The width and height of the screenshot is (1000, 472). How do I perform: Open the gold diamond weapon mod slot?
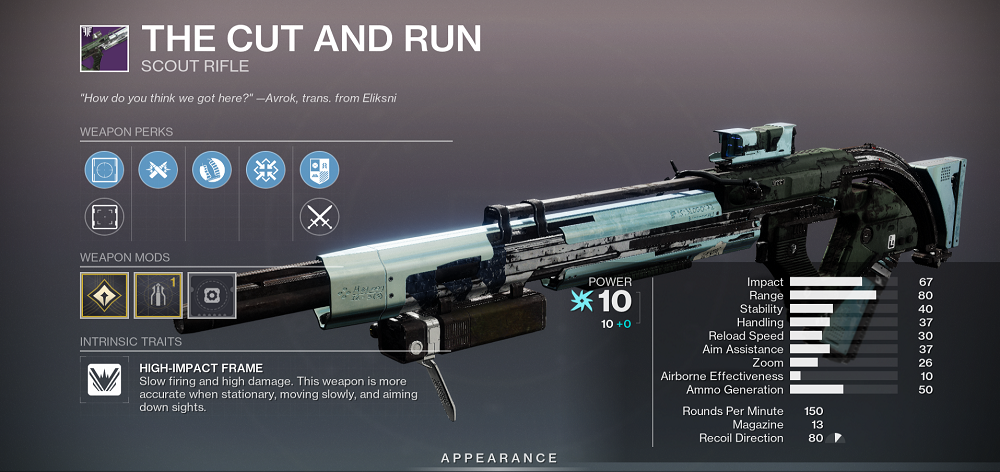[x=104, y=295]
